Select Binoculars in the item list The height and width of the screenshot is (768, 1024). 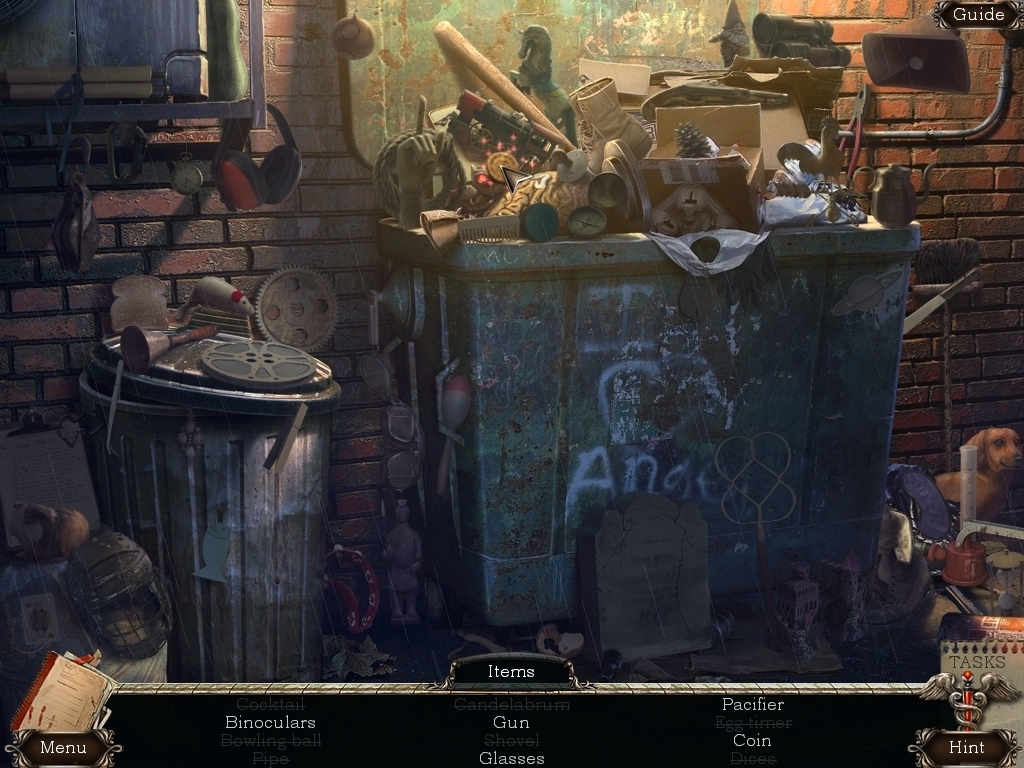pyautogui.click(x=270, y=722)
